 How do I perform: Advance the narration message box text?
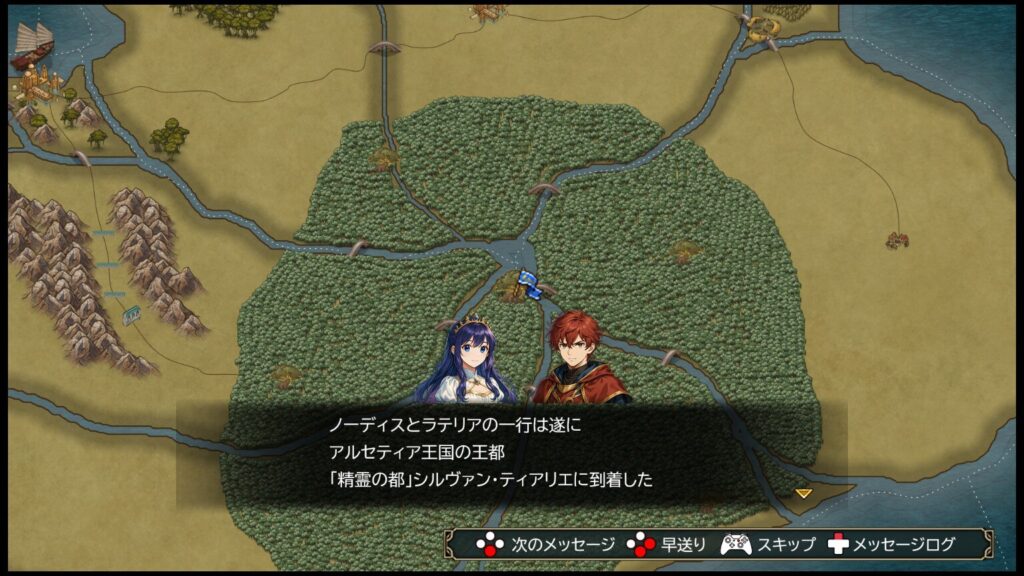coord(546,545)
